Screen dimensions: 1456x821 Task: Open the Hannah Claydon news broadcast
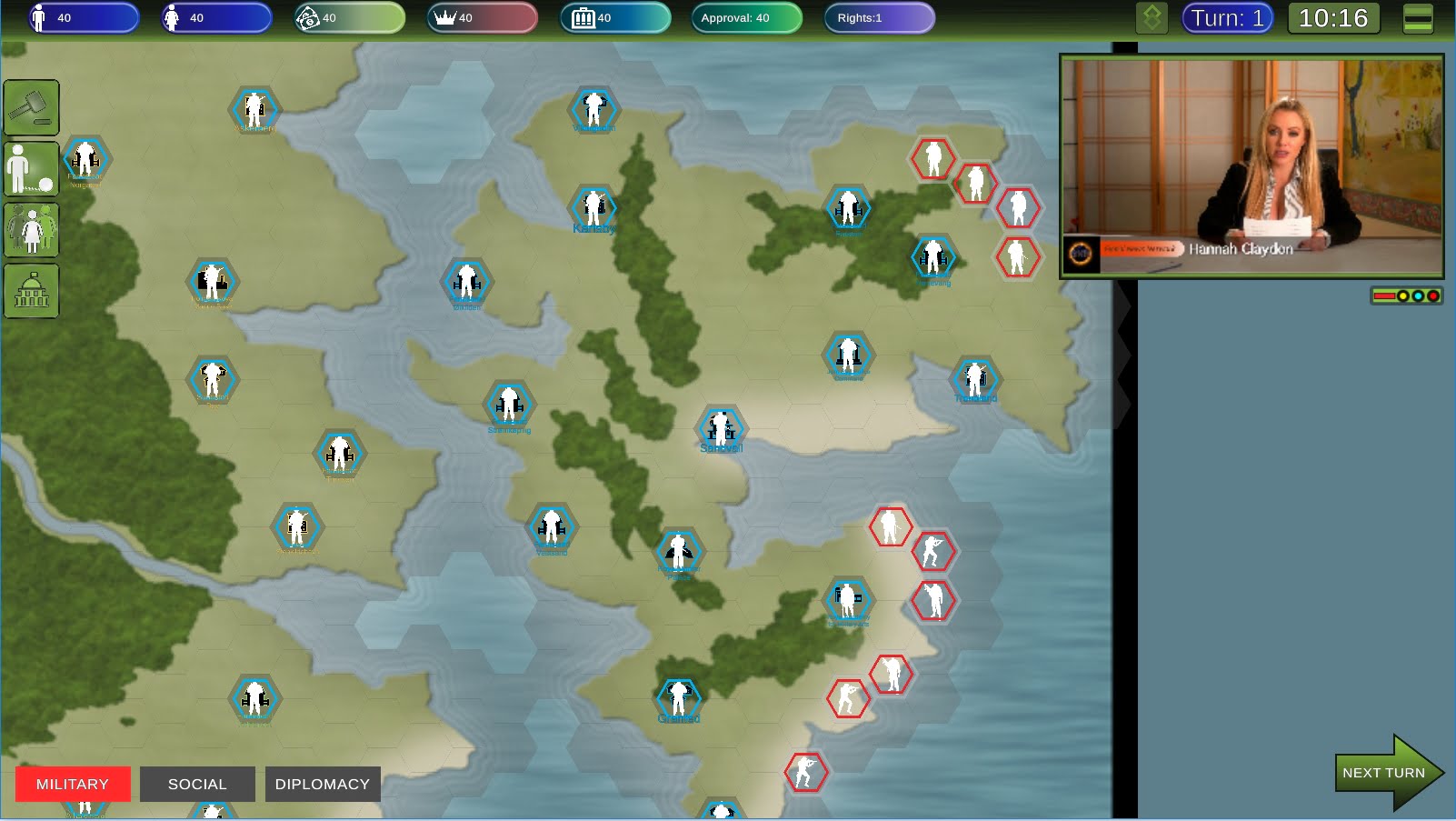click(1252, 165)
